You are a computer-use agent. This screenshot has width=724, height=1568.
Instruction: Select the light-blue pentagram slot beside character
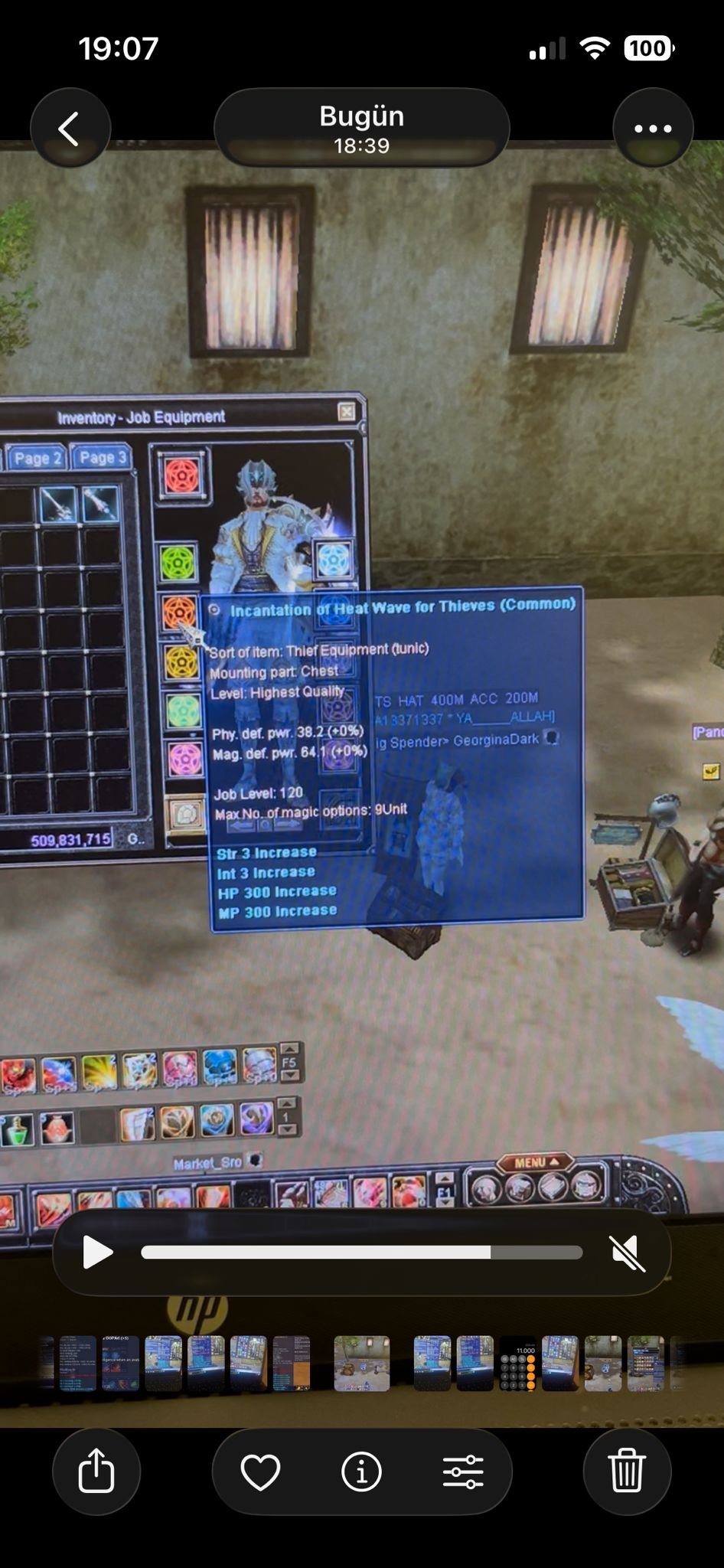point(334,560)
